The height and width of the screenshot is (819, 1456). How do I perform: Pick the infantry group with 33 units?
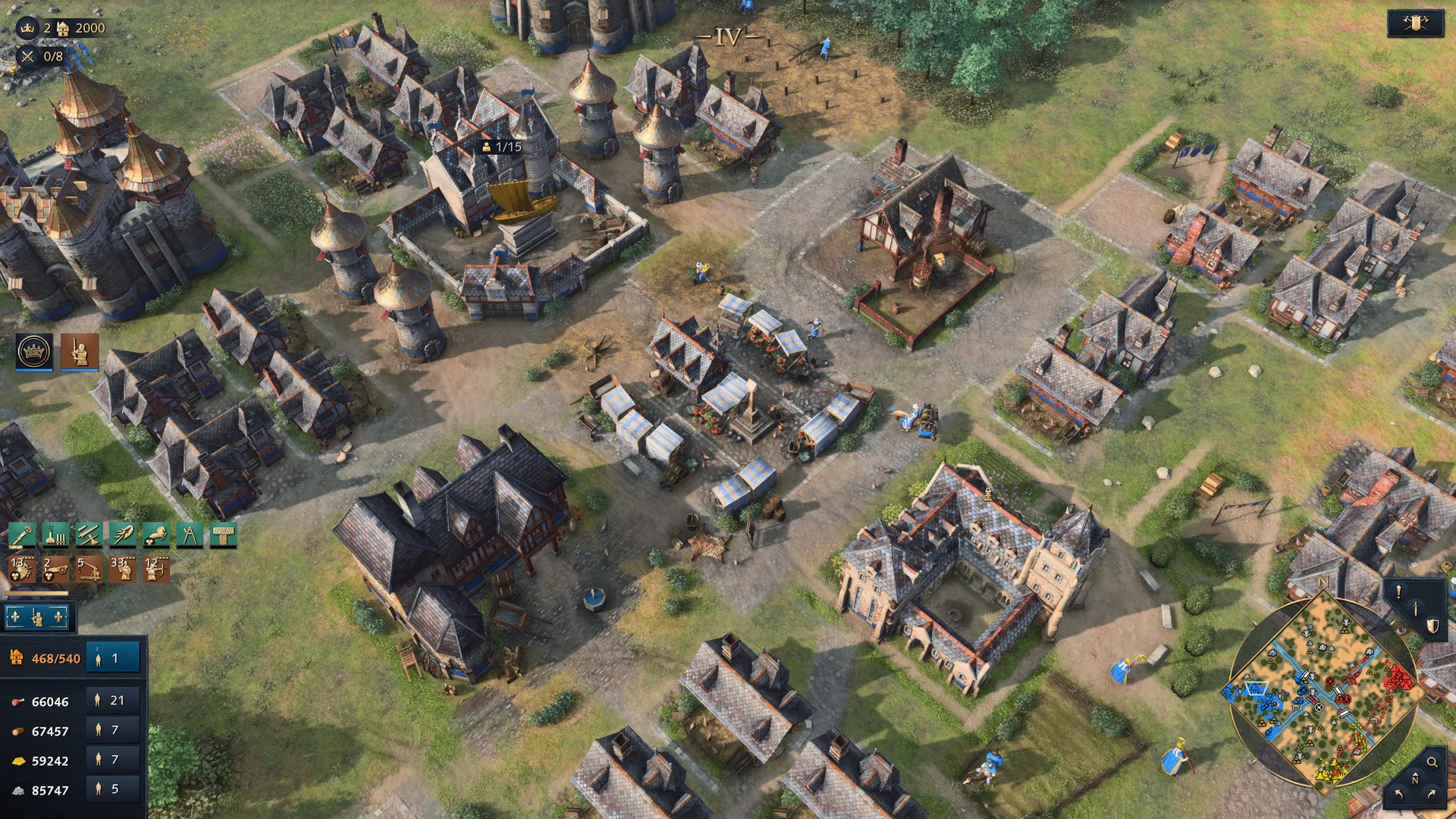click(122, 570)
